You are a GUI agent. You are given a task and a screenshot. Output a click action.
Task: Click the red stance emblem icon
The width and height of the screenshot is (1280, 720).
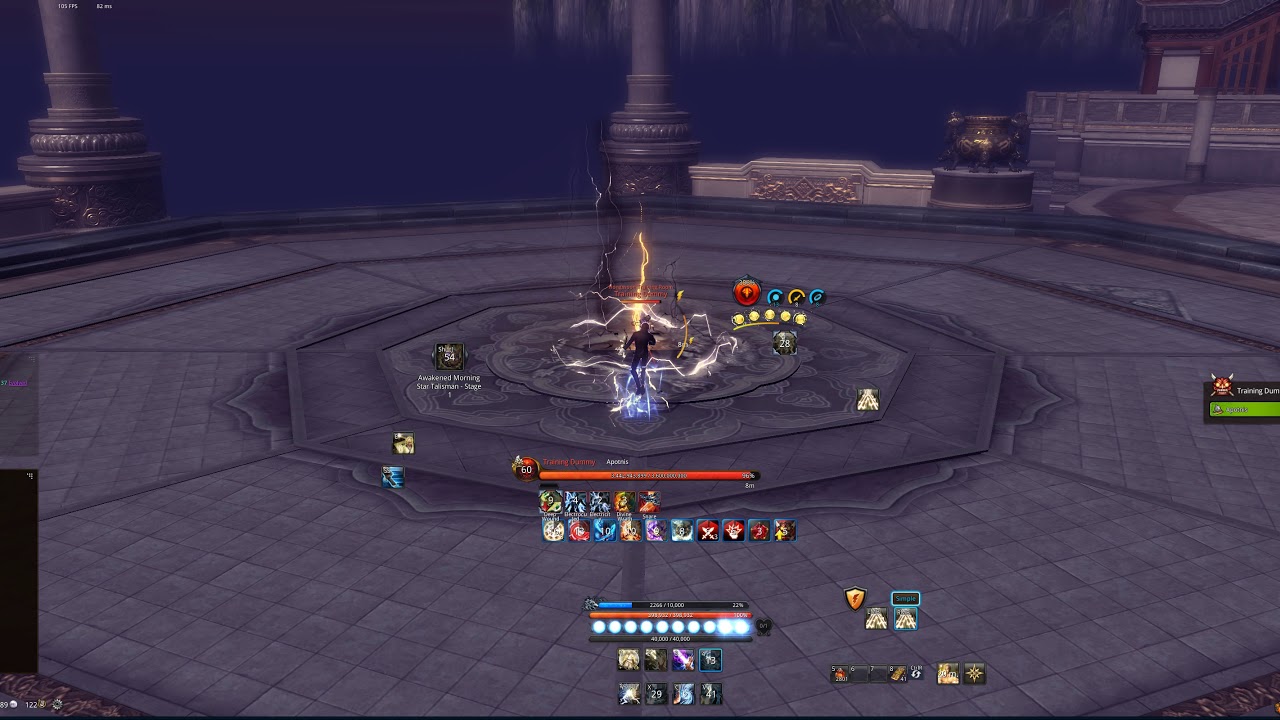tap(747, 292)
